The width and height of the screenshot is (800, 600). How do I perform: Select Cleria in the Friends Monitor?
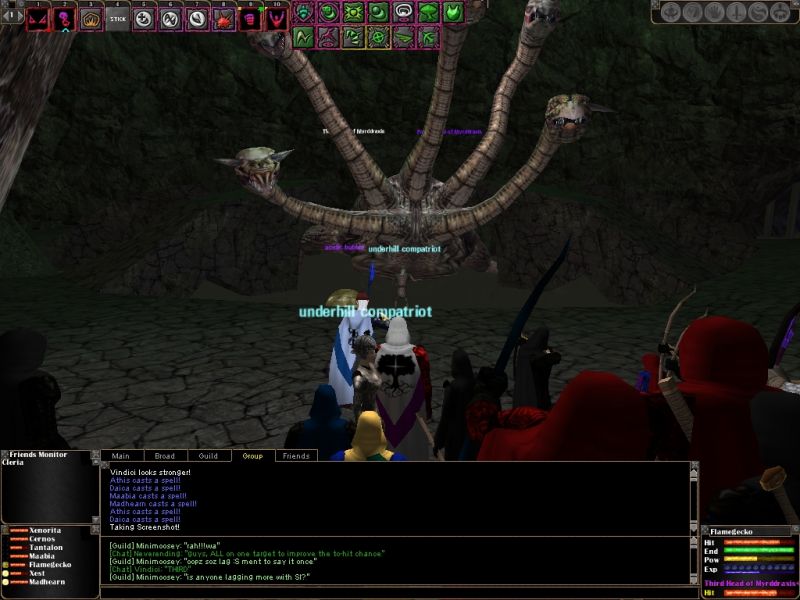tap(17, 464)
